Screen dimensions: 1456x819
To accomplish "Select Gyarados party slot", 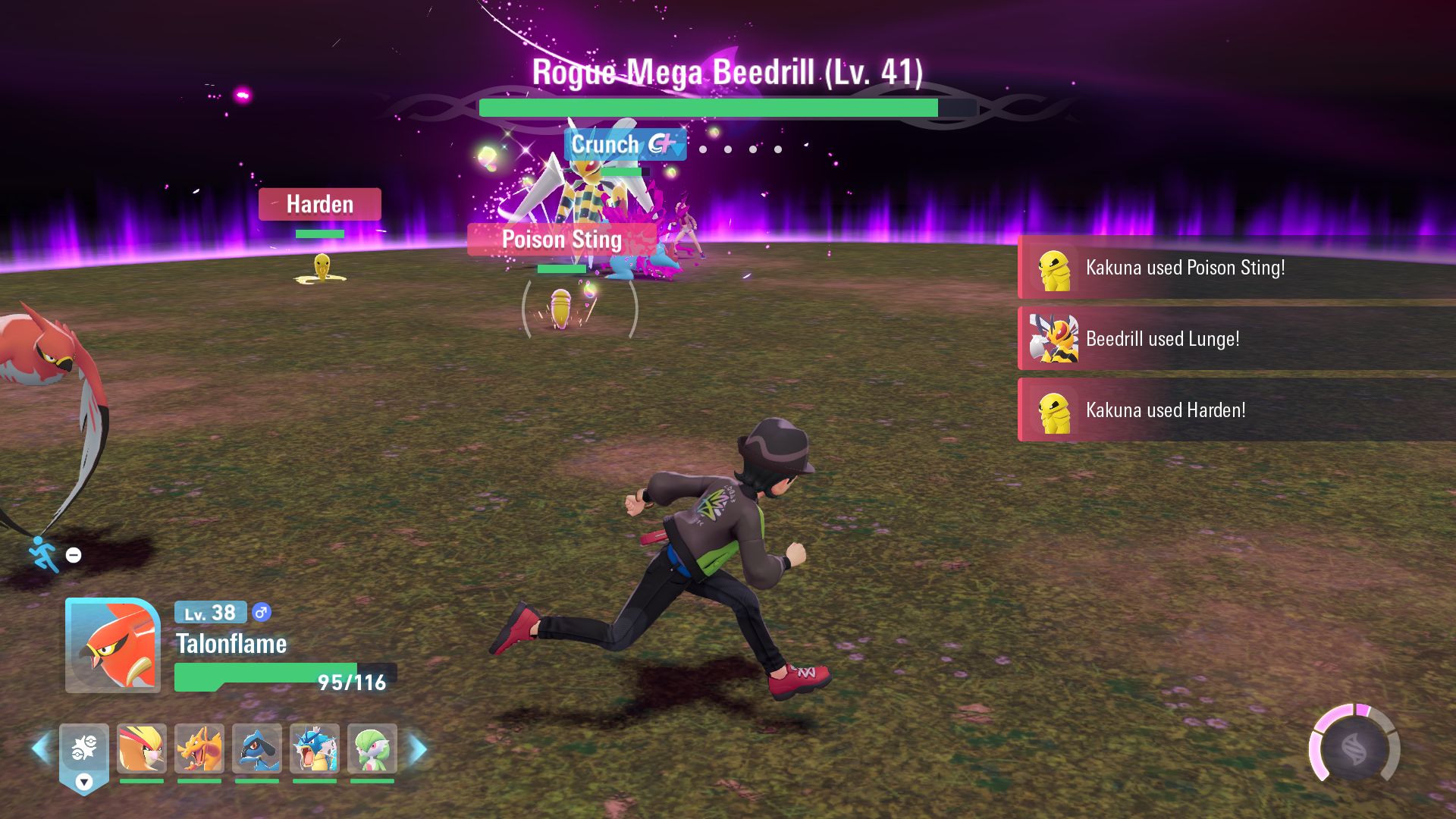I will 315,748.
